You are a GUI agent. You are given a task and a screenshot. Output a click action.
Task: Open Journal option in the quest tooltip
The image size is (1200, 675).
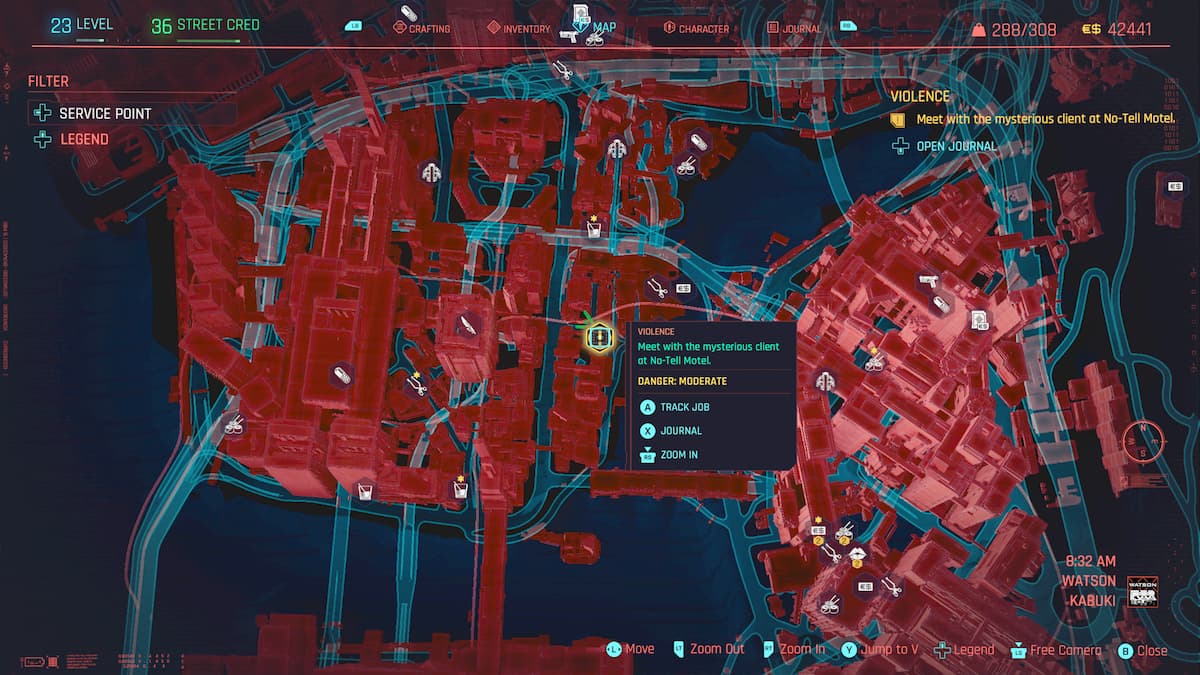(x=680, y=431)
